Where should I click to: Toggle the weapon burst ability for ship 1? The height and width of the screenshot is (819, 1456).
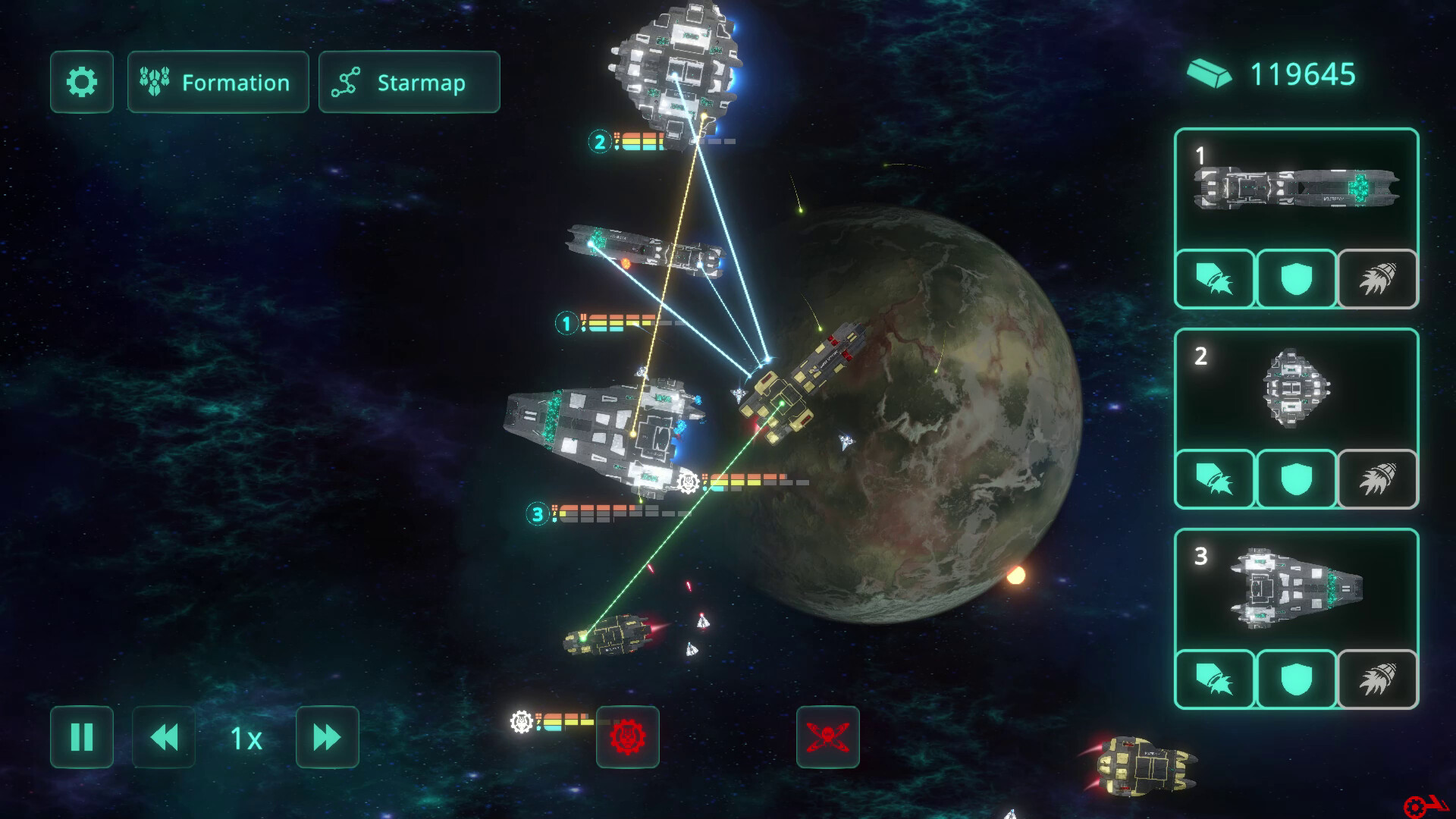(x=1214, y=278)
